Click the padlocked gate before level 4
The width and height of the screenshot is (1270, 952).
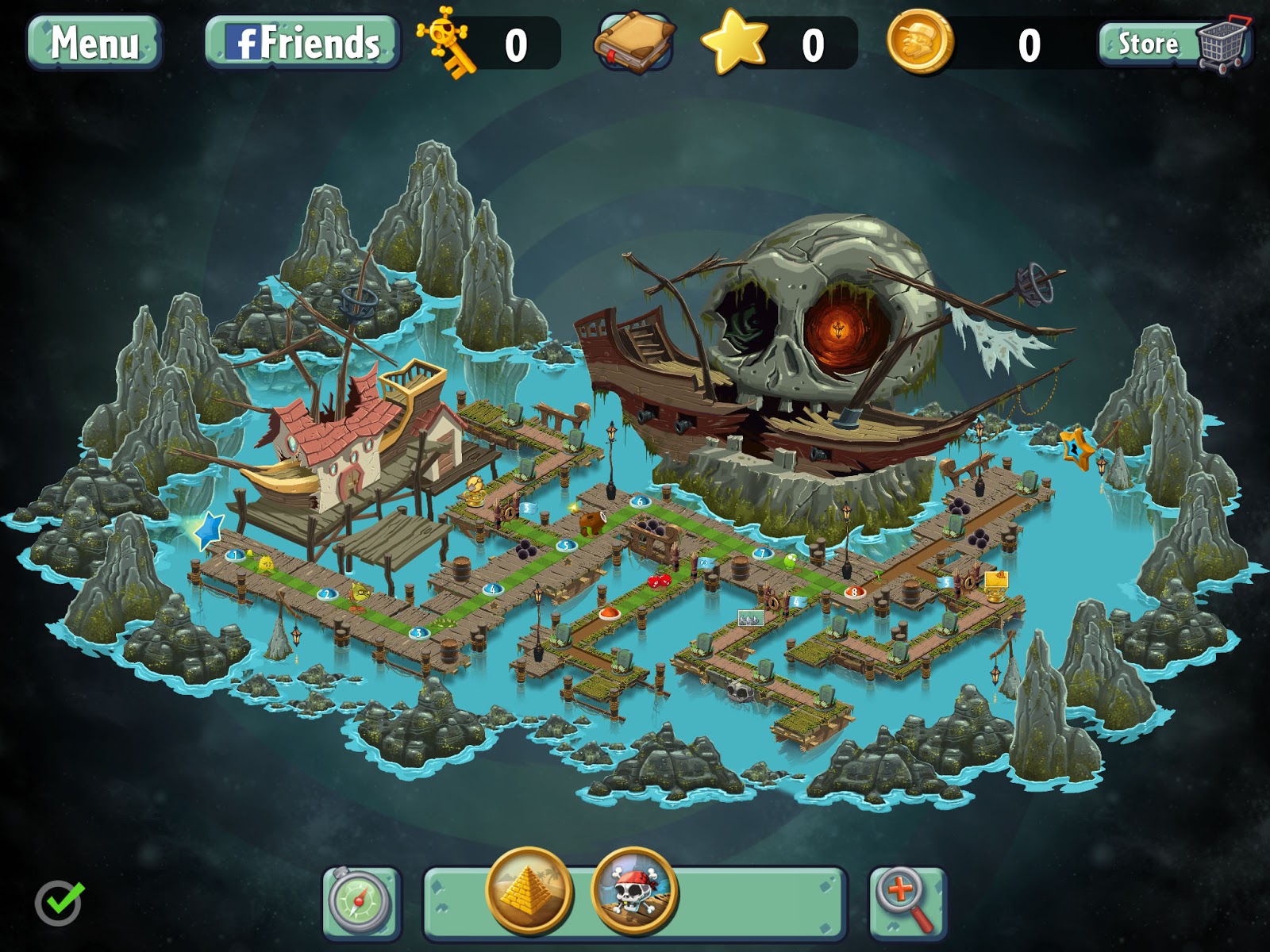click(x=773, y=602)
